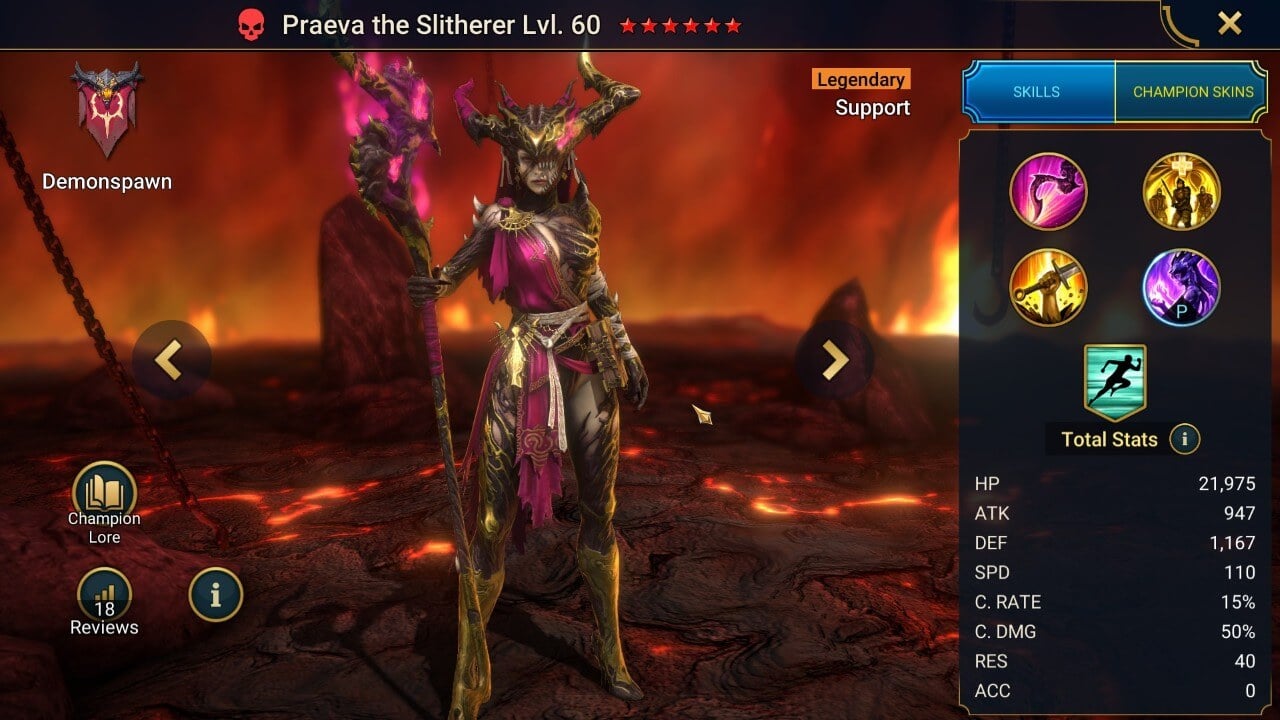Viewport: 1280px width, 720px height.
Task: Open the CHAMPION SKINS tab
Action: click(x=1193, y=91)
